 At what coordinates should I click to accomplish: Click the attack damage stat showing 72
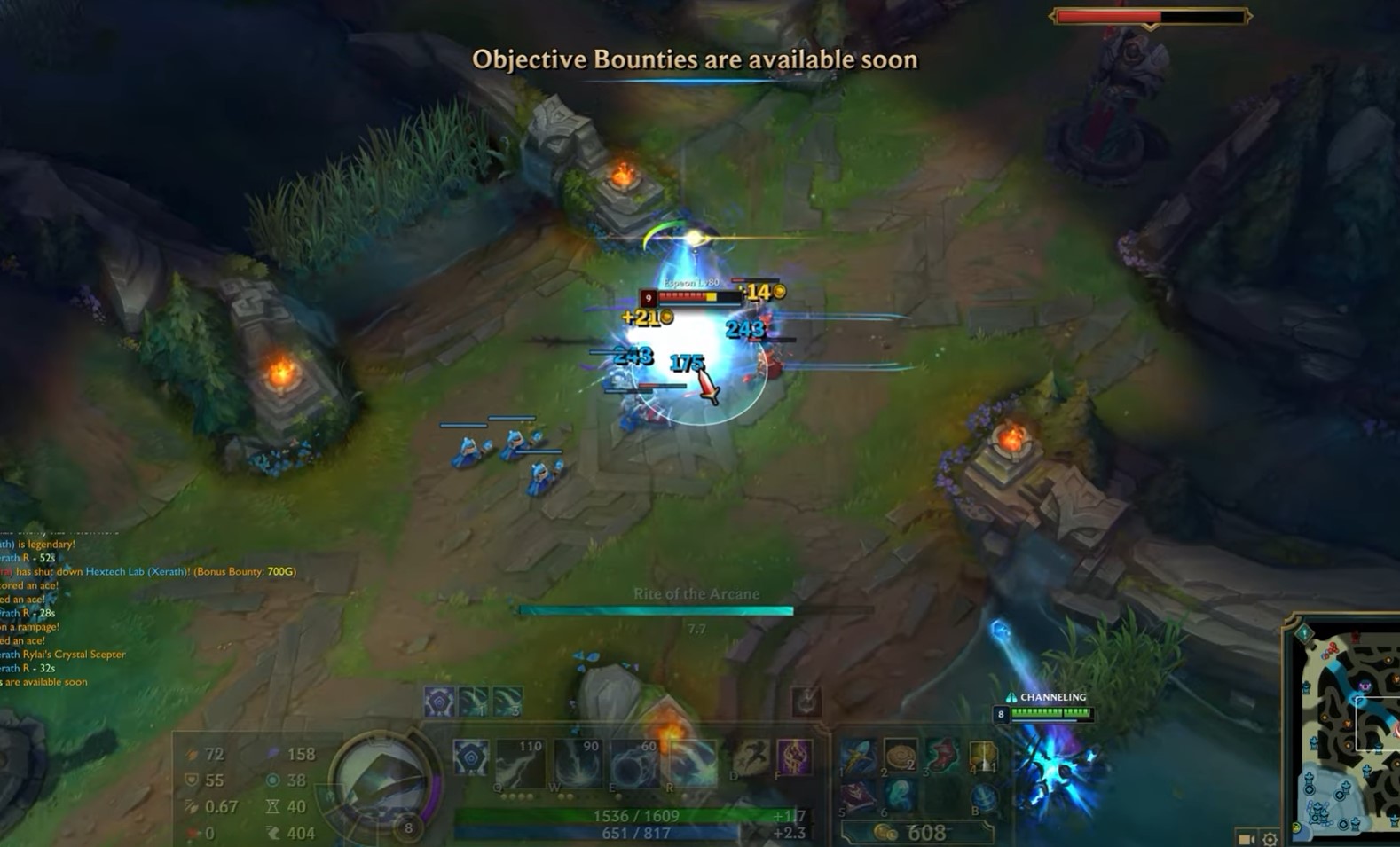202,754
